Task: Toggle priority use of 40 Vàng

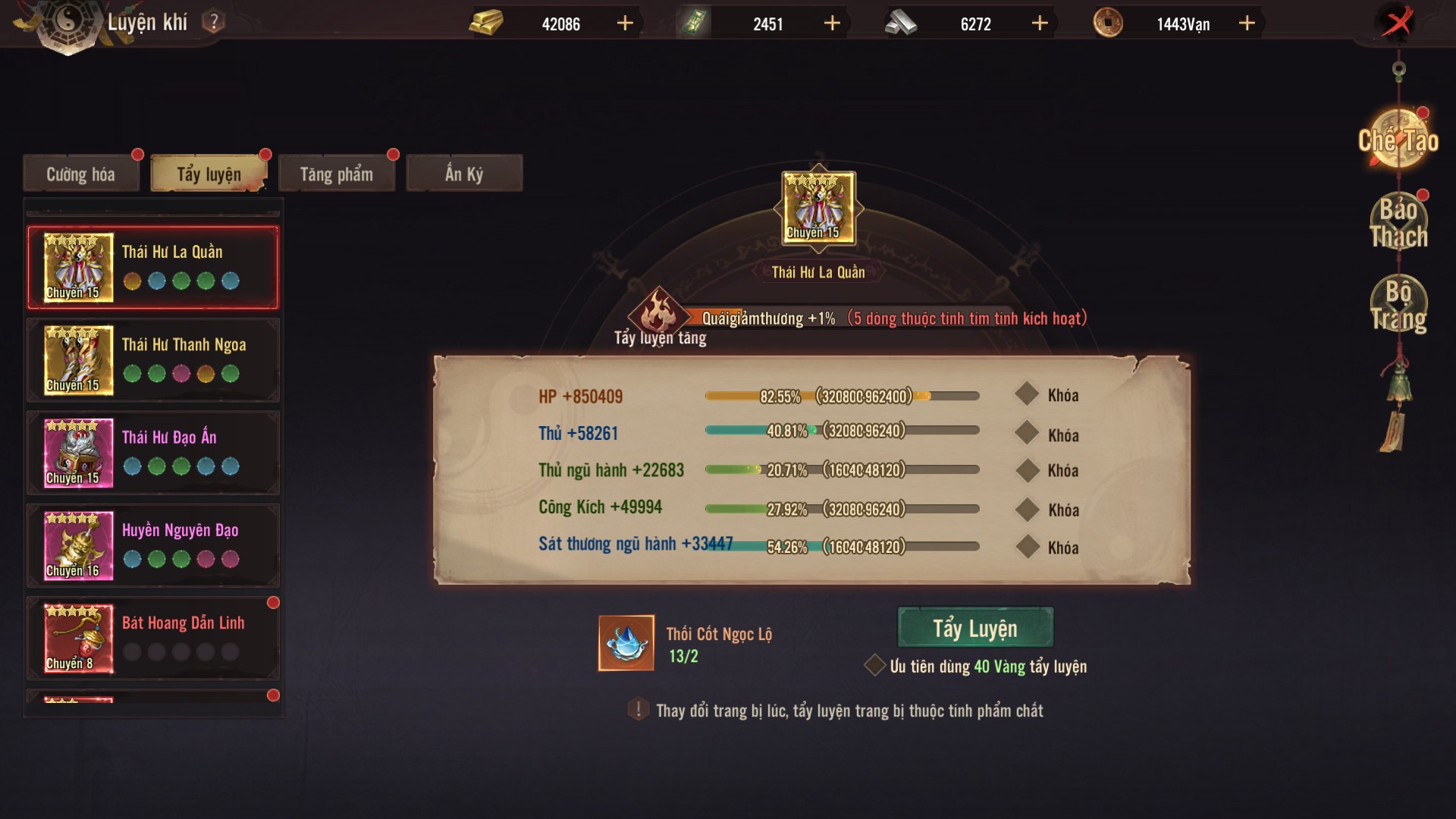Action: pyautogui.click(x=875, y=666)
